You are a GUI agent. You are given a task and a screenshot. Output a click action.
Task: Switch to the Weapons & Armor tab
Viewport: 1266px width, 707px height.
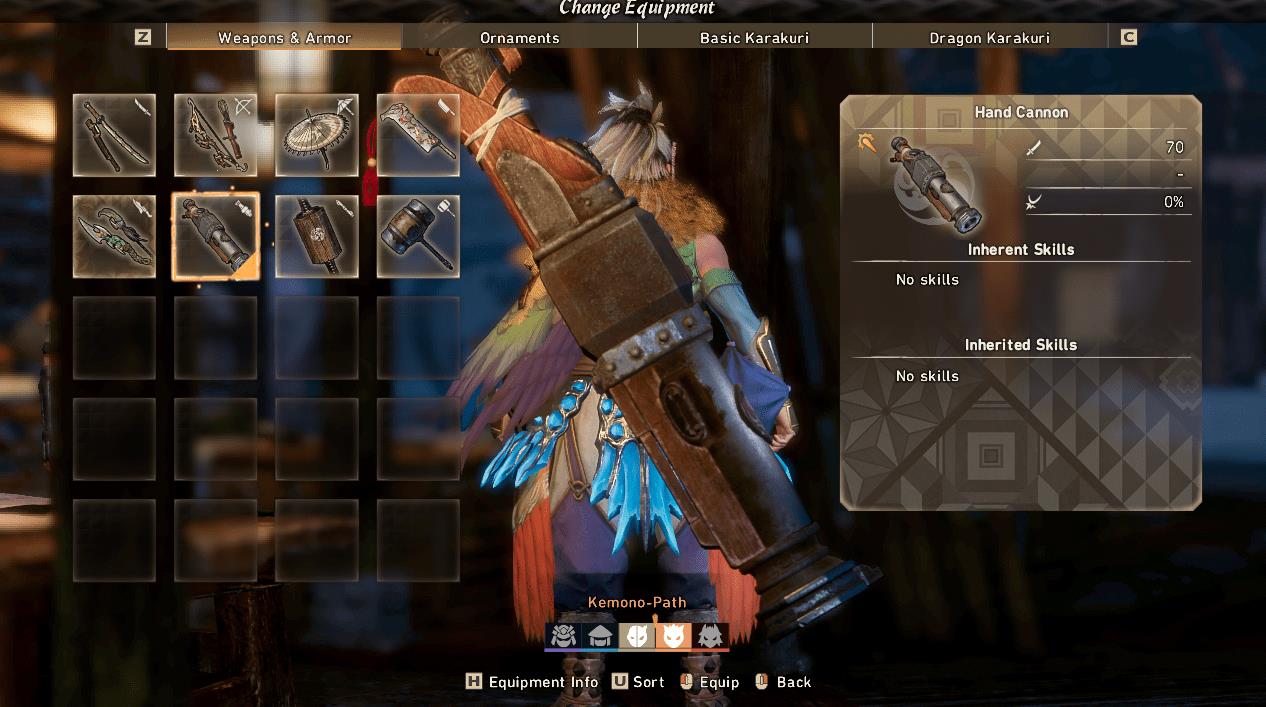[284, 38]
